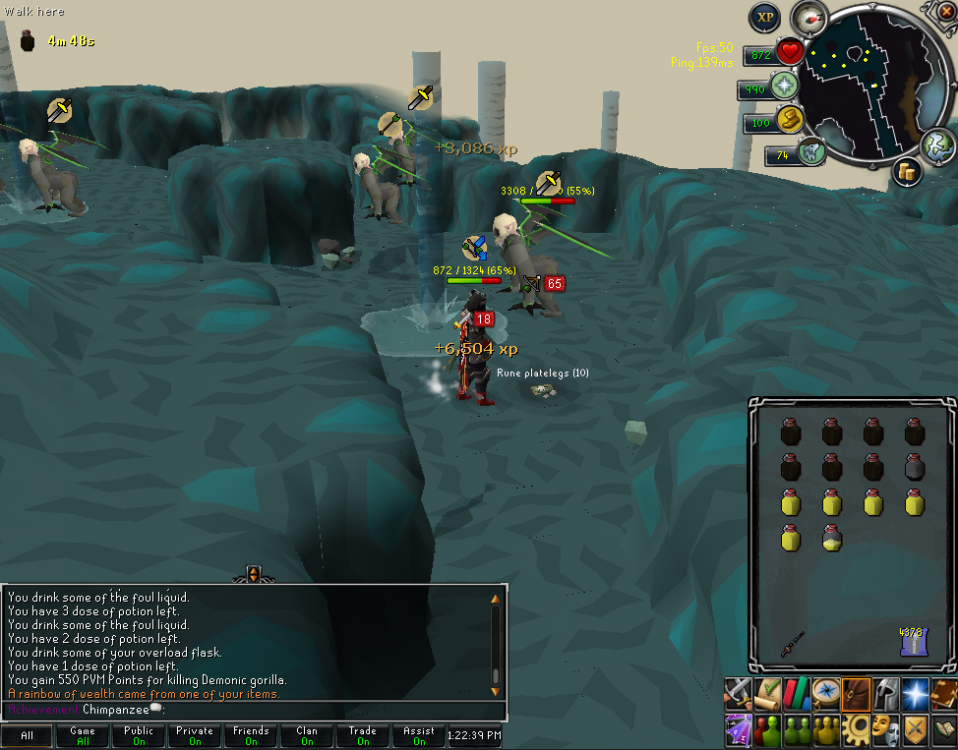Switch to the prayer star tab

coord(915,692)
